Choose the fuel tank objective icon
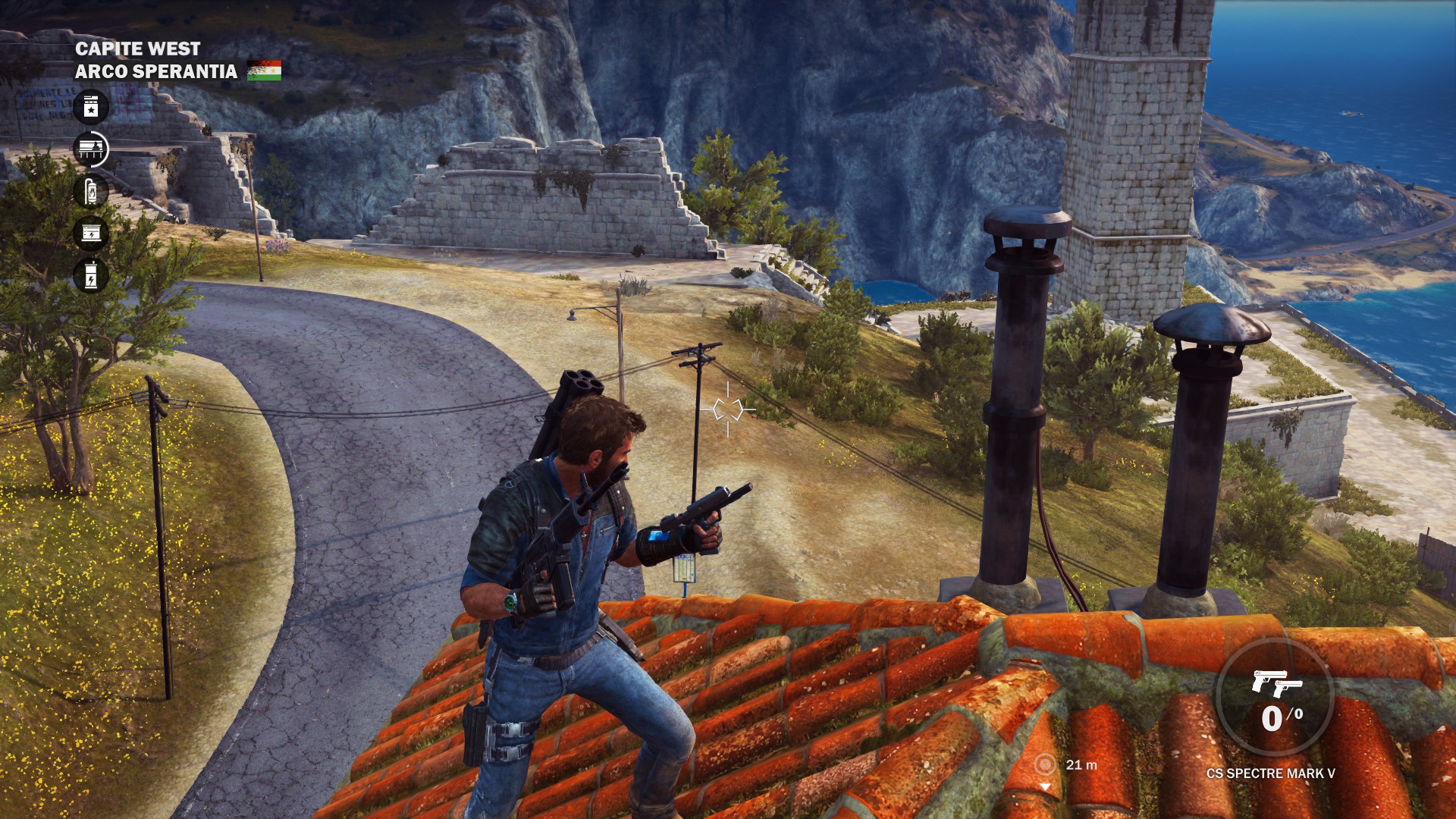1456x819 pixels. [x=91, y=191]
